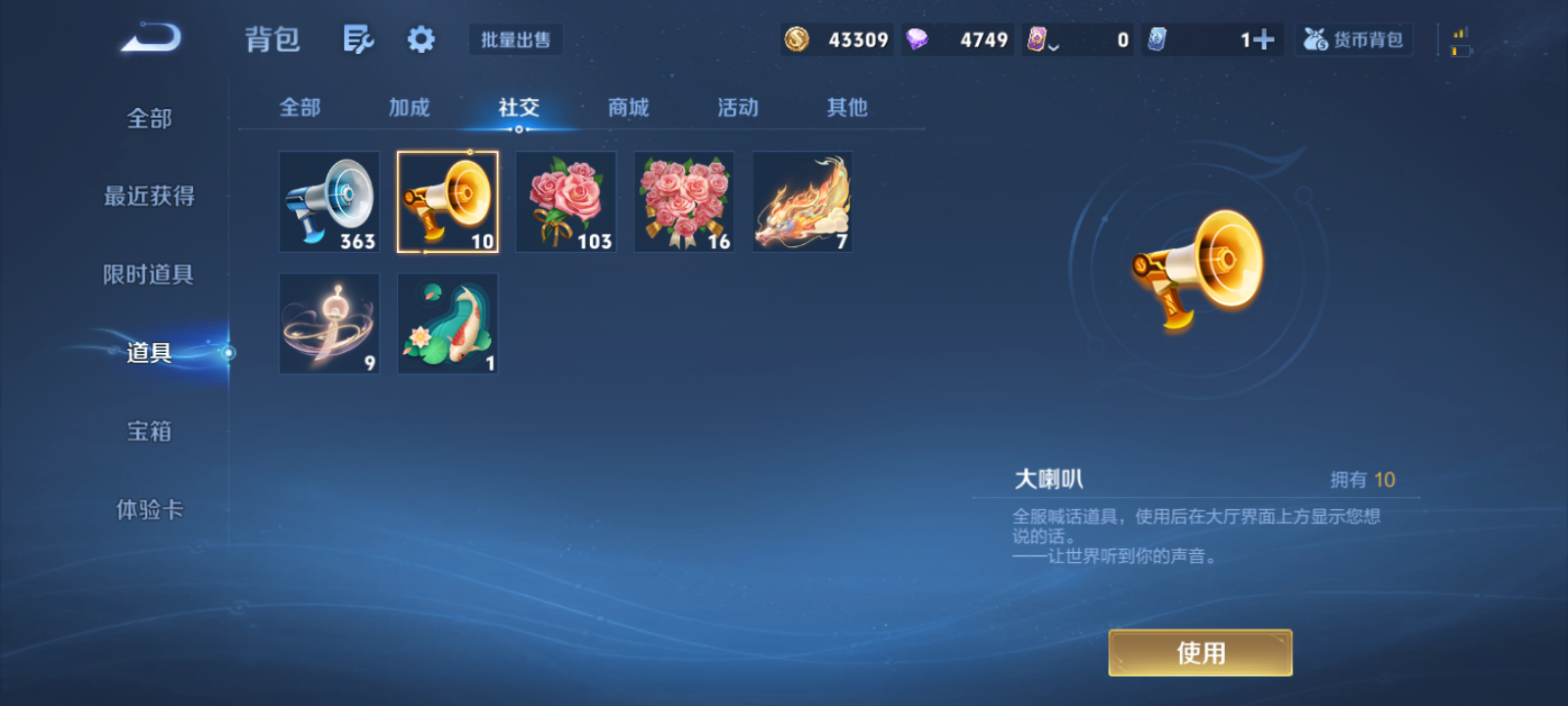Image resolution: width=1568 pixels, height=706 pixels.
Task: Select the silver megaphone item in the grid
Action: (x=328, y=201)
